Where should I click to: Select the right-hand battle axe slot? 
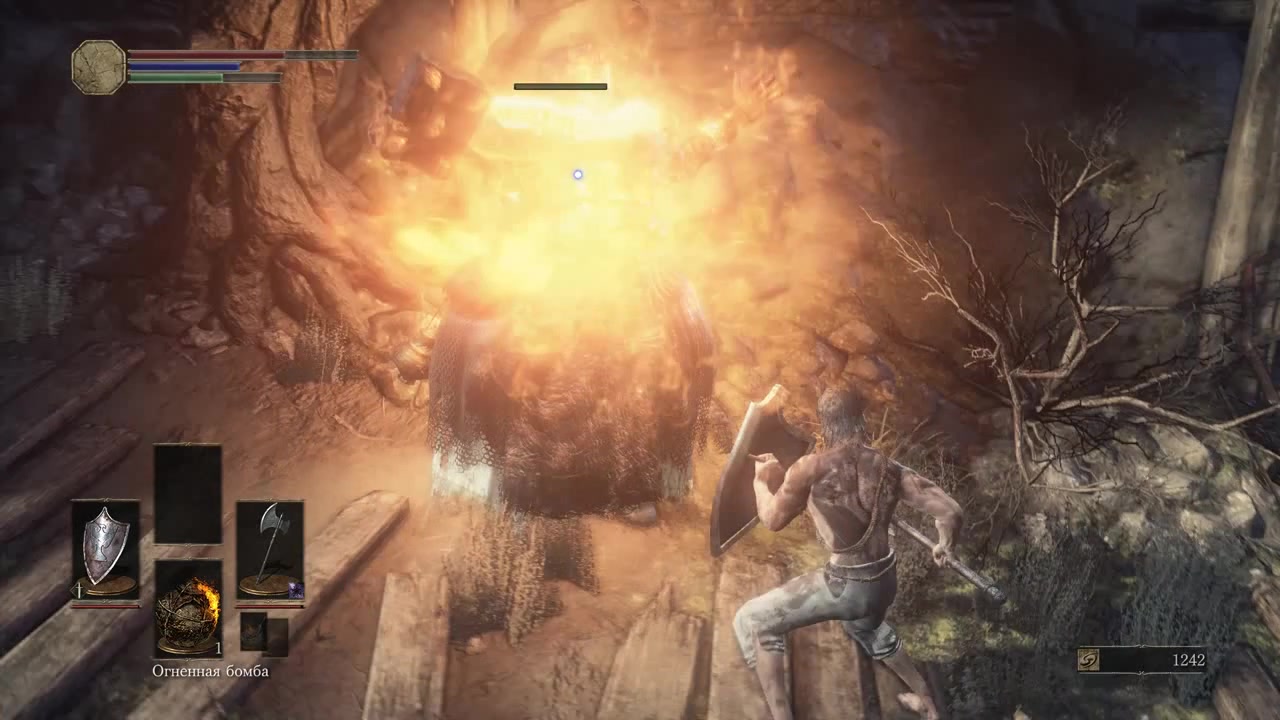[x=270, y=549]
